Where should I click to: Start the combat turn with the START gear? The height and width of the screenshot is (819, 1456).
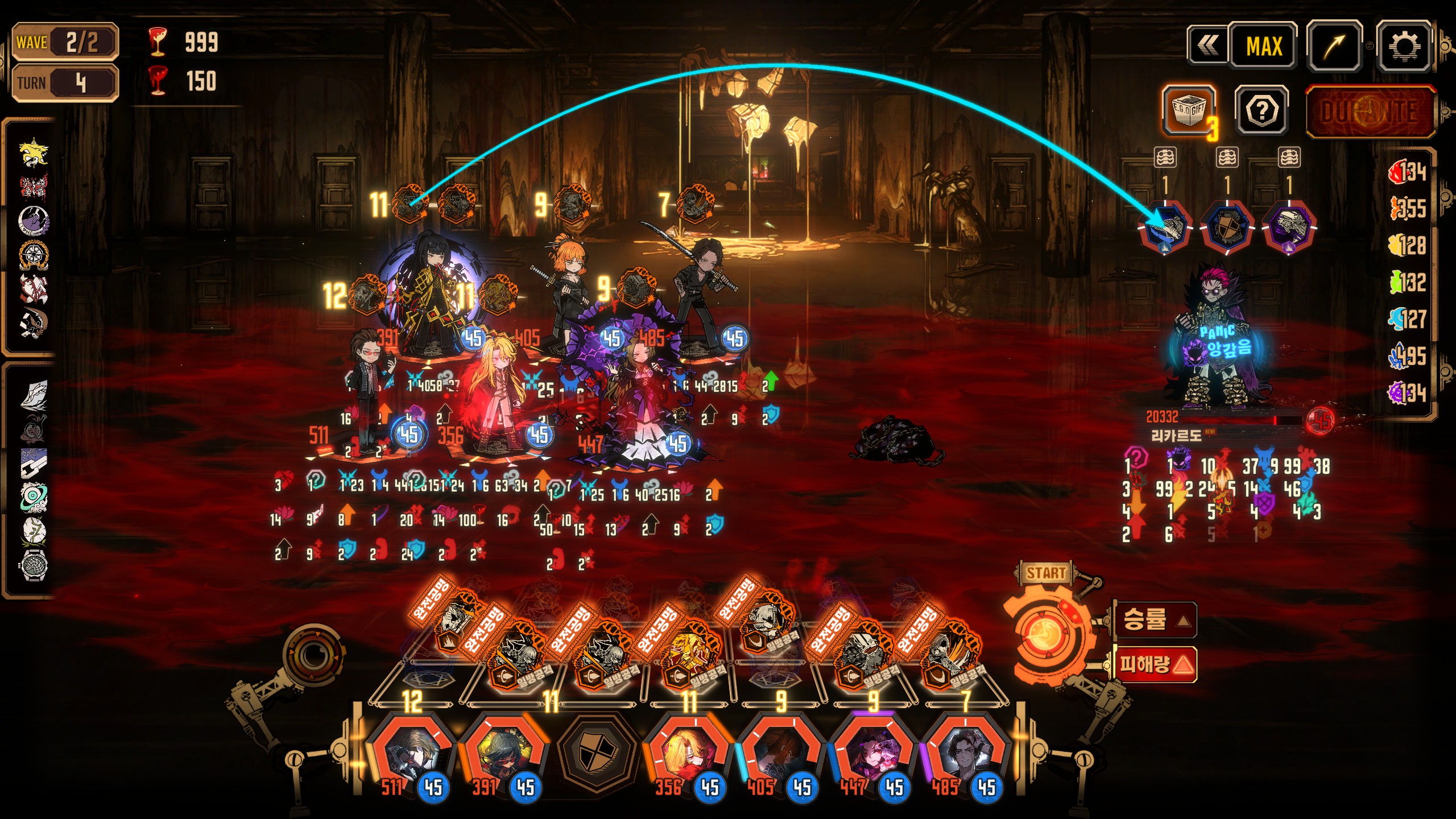(1045, 632)
